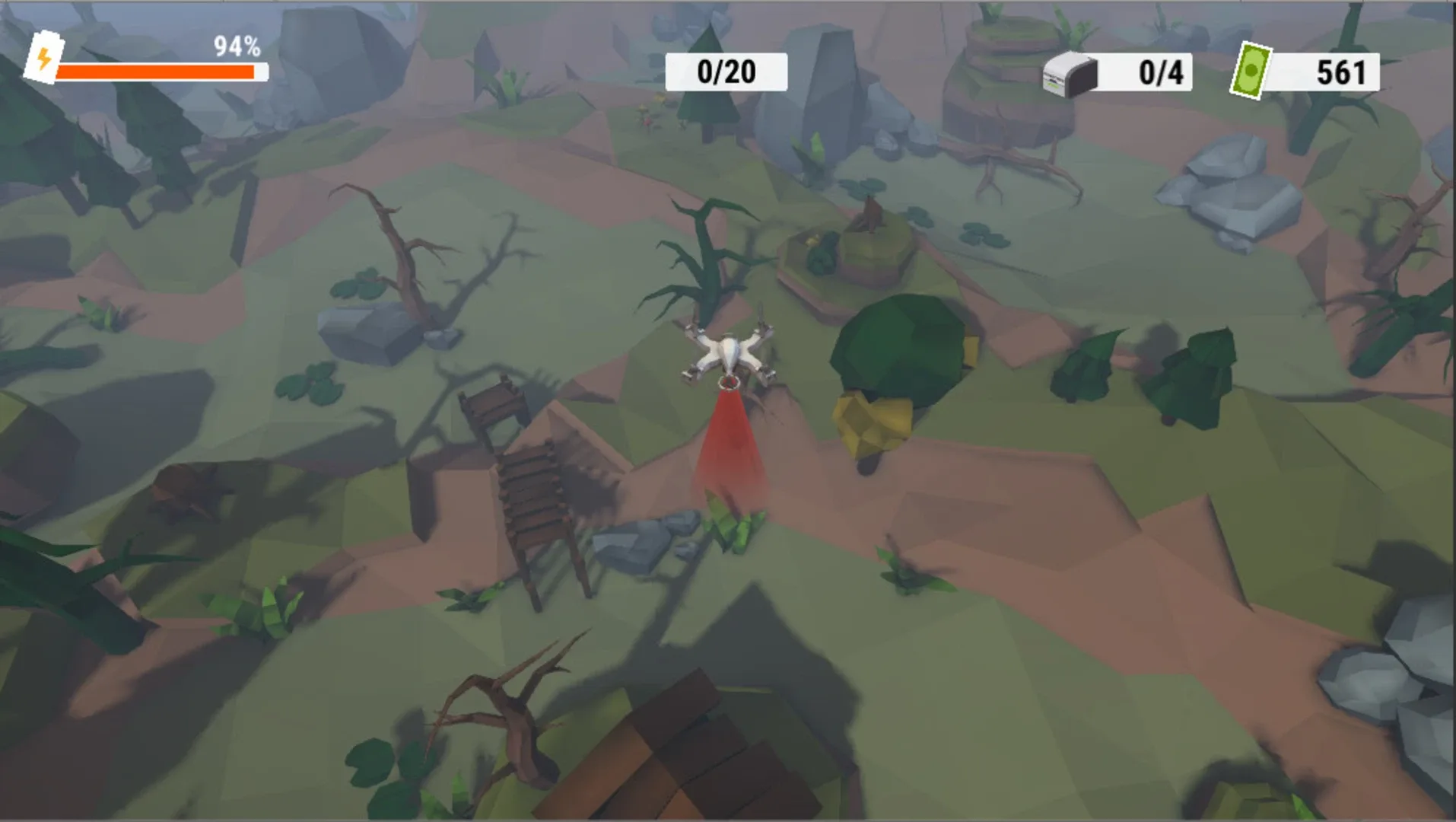Click the 94% battery percentage text
The height and width of the screenshot is (822, 1456).
tap(236, 47)
